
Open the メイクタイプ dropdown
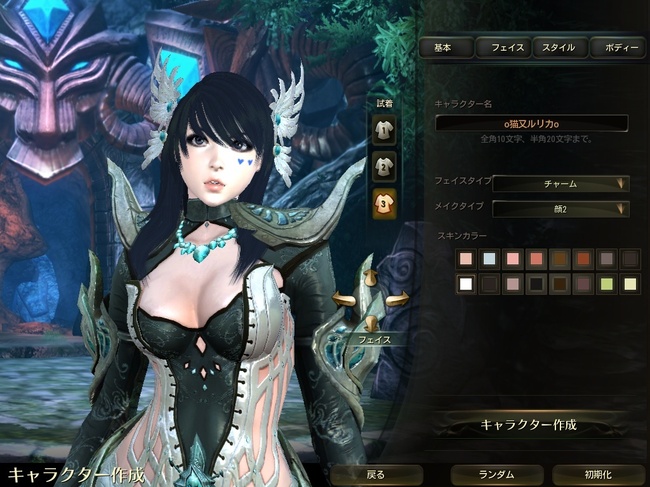click(x=560, y=208)
